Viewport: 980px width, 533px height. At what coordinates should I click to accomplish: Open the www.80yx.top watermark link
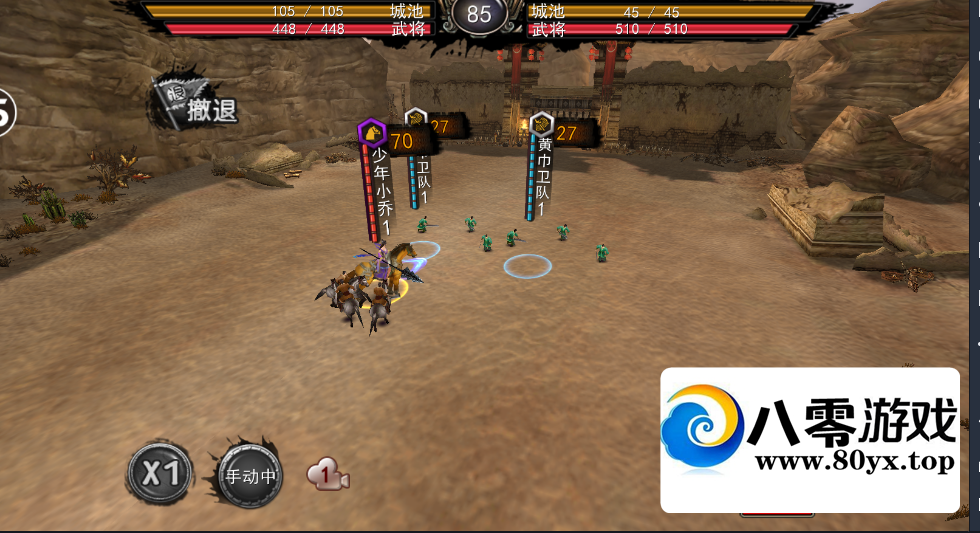tap(854, 462)
